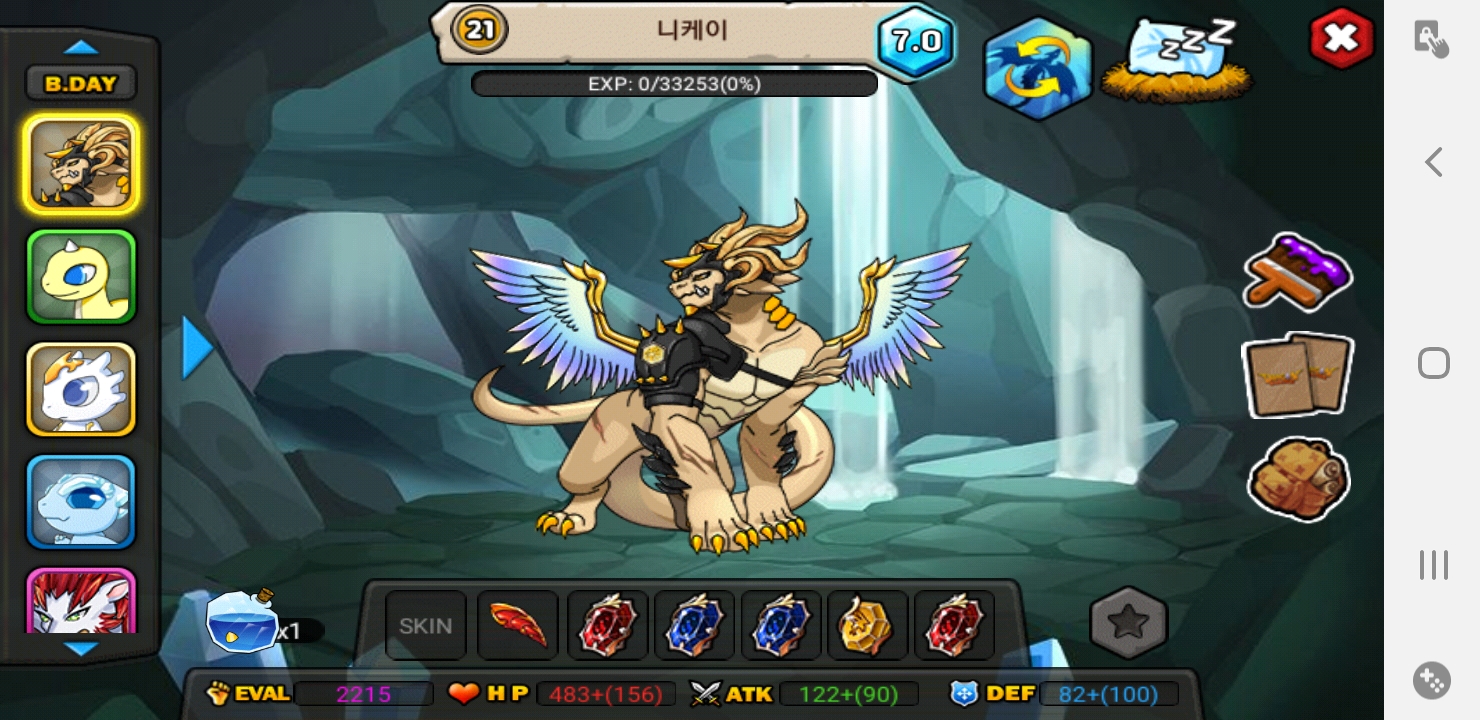Toggle the star favorite button
The height and width of the screenshot is (720, 1480).
click(x=1128, y=623)
